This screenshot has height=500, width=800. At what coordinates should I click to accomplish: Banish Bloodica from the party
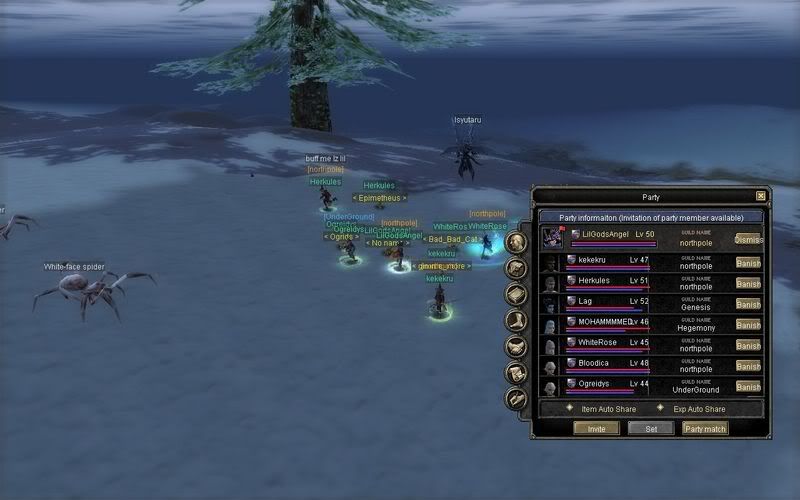(748, 366)
